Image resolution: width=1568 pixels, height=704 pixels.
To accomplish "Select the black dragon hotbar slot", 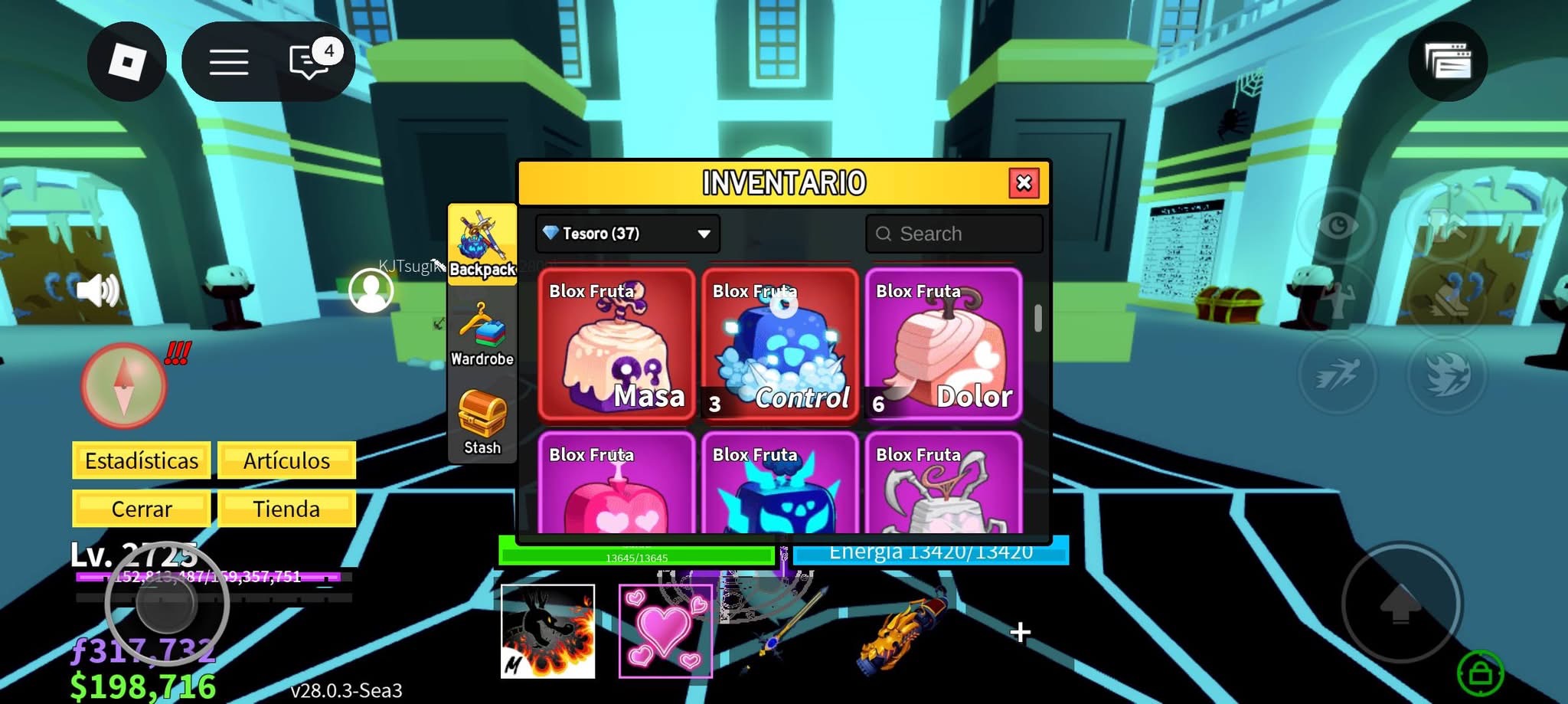I will 547,631.
